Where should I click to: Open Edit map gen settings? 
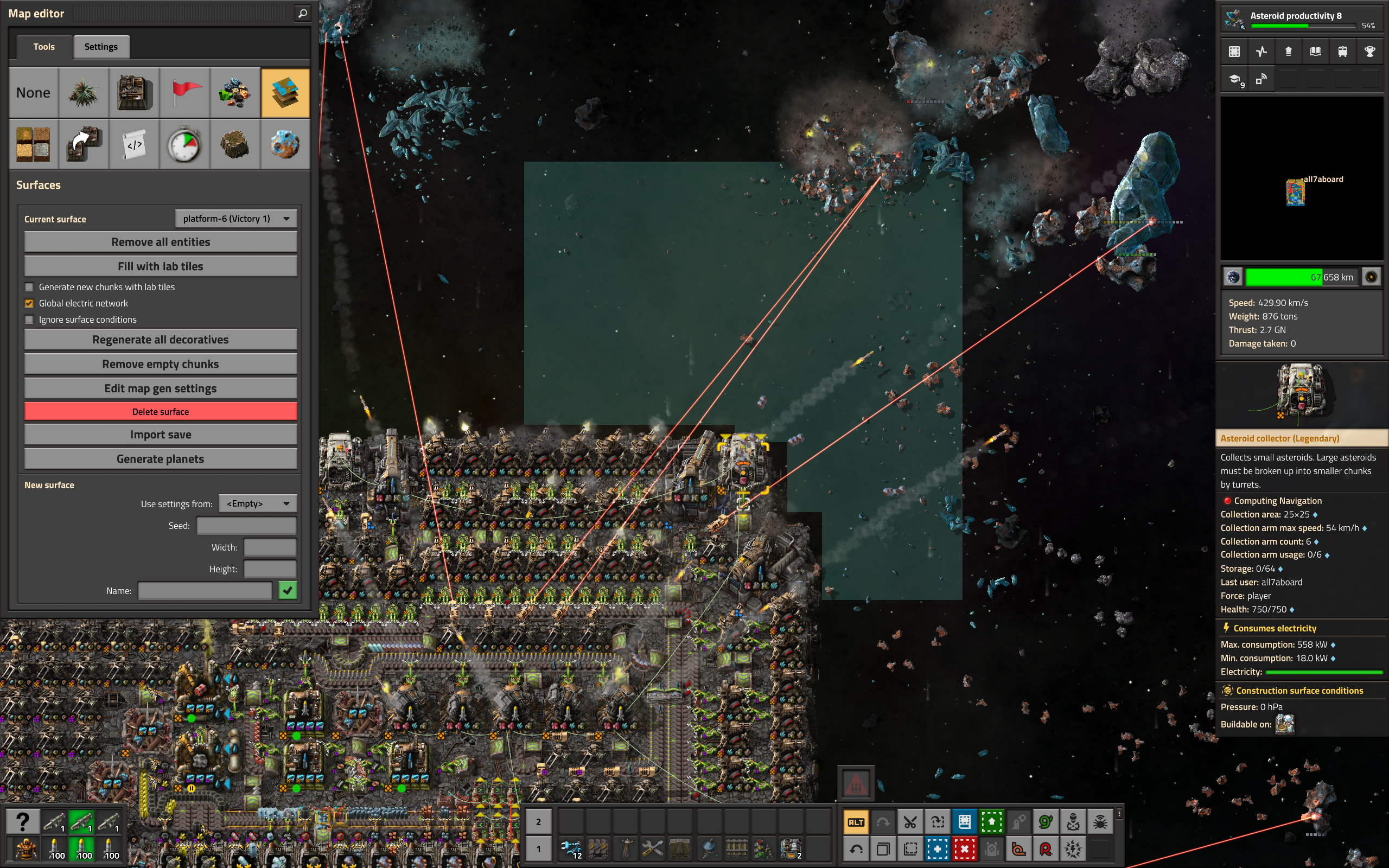point(160,388)
